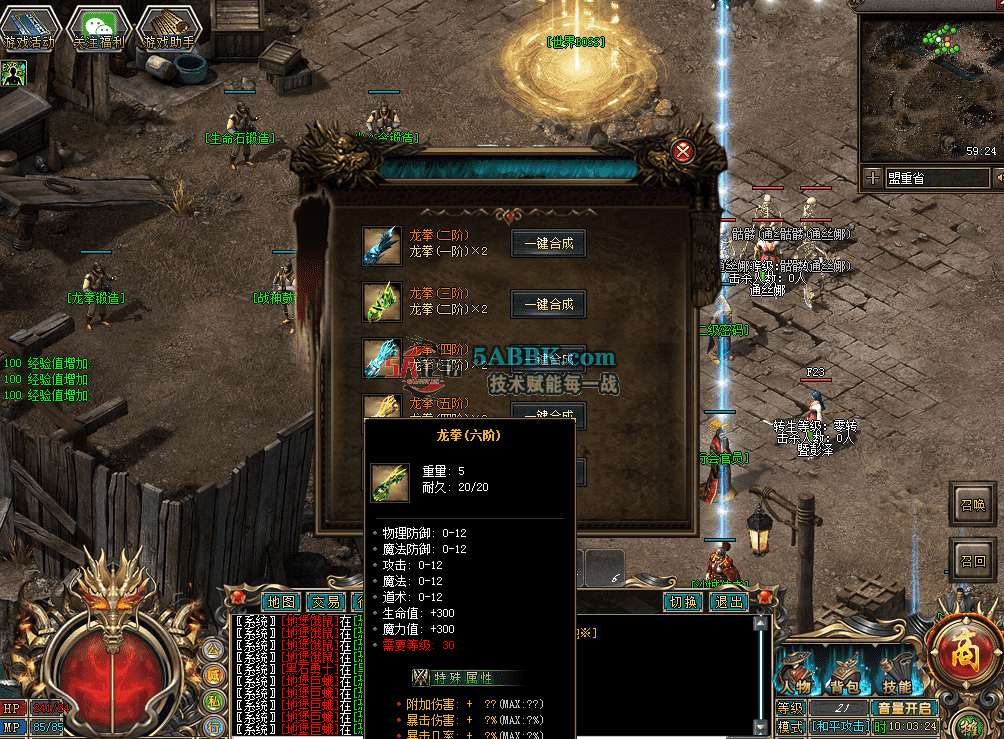Open the 游戏活动 events icon

click(29, 28)
